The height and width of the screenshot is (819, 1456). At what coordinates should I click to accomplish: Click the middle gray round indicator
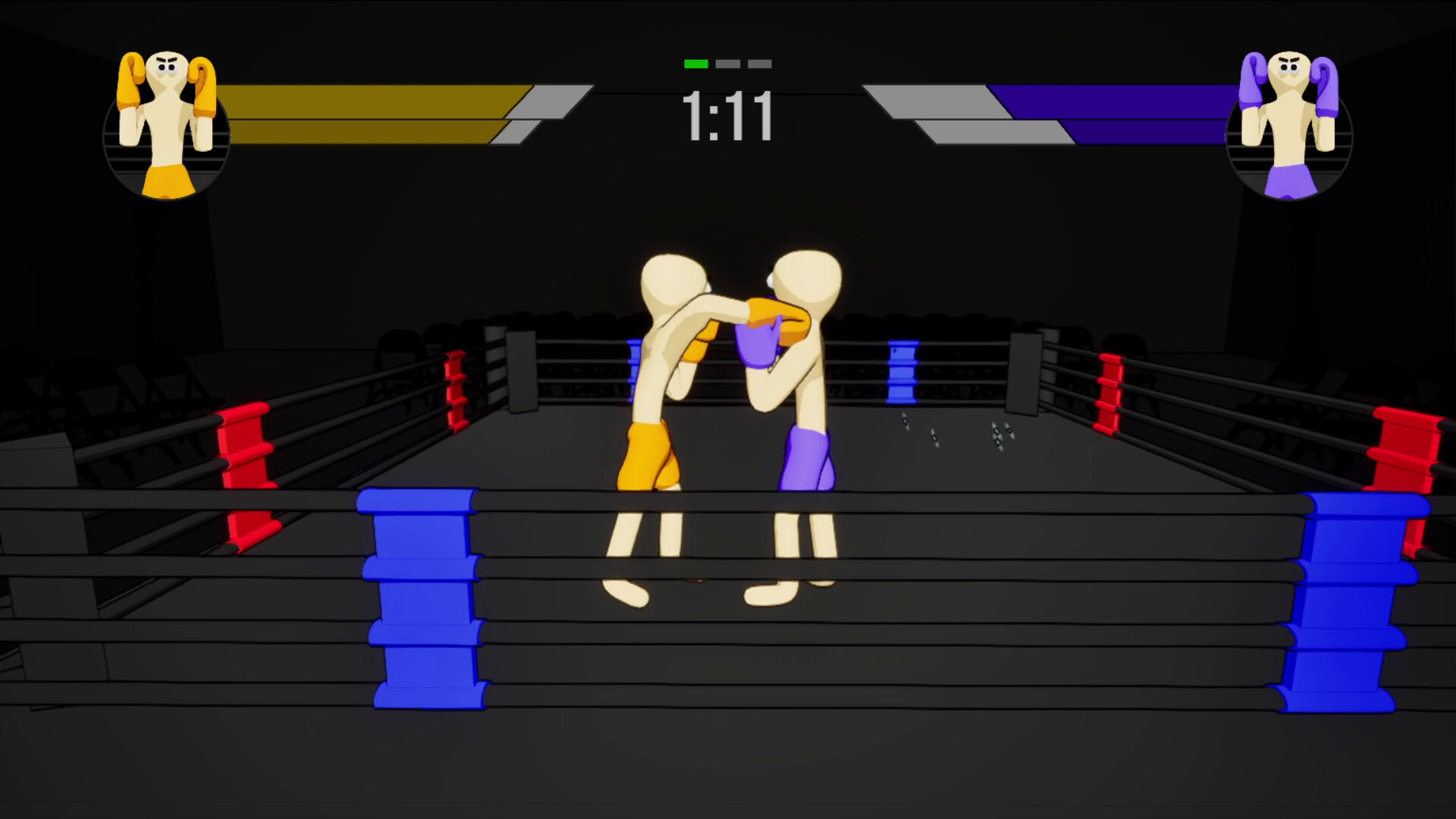[728, 64]
